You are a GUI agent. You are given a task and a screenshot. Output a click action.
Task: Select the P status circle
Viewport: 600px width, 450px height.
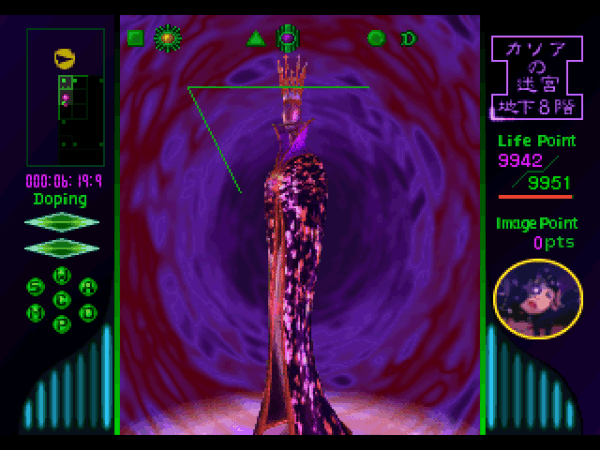[x=62, y=323]
